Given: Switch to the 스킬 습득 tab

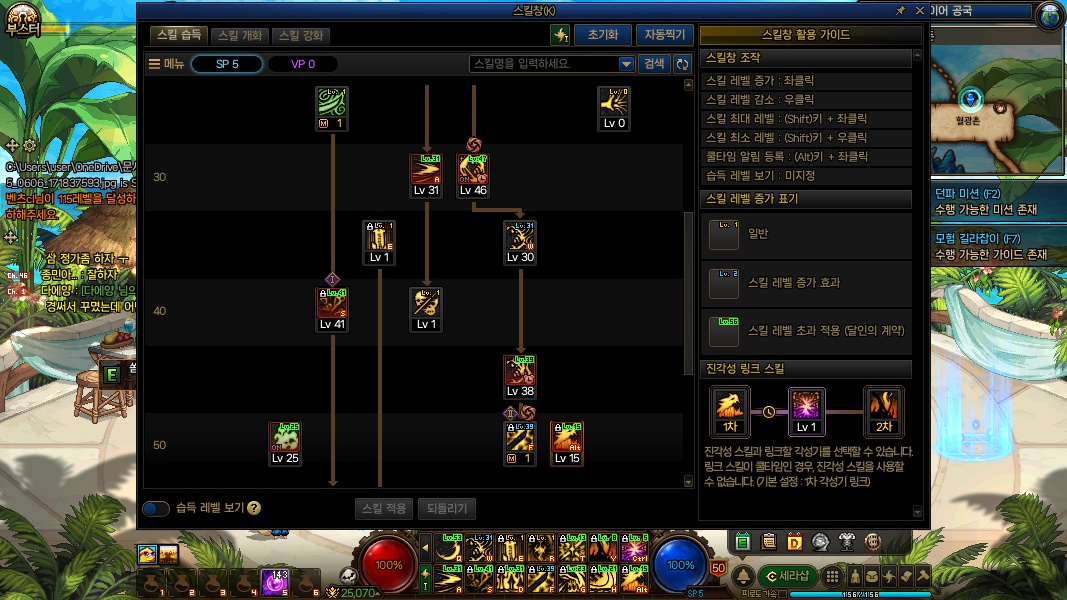Looking at the screenshot, I should [180, 35].
